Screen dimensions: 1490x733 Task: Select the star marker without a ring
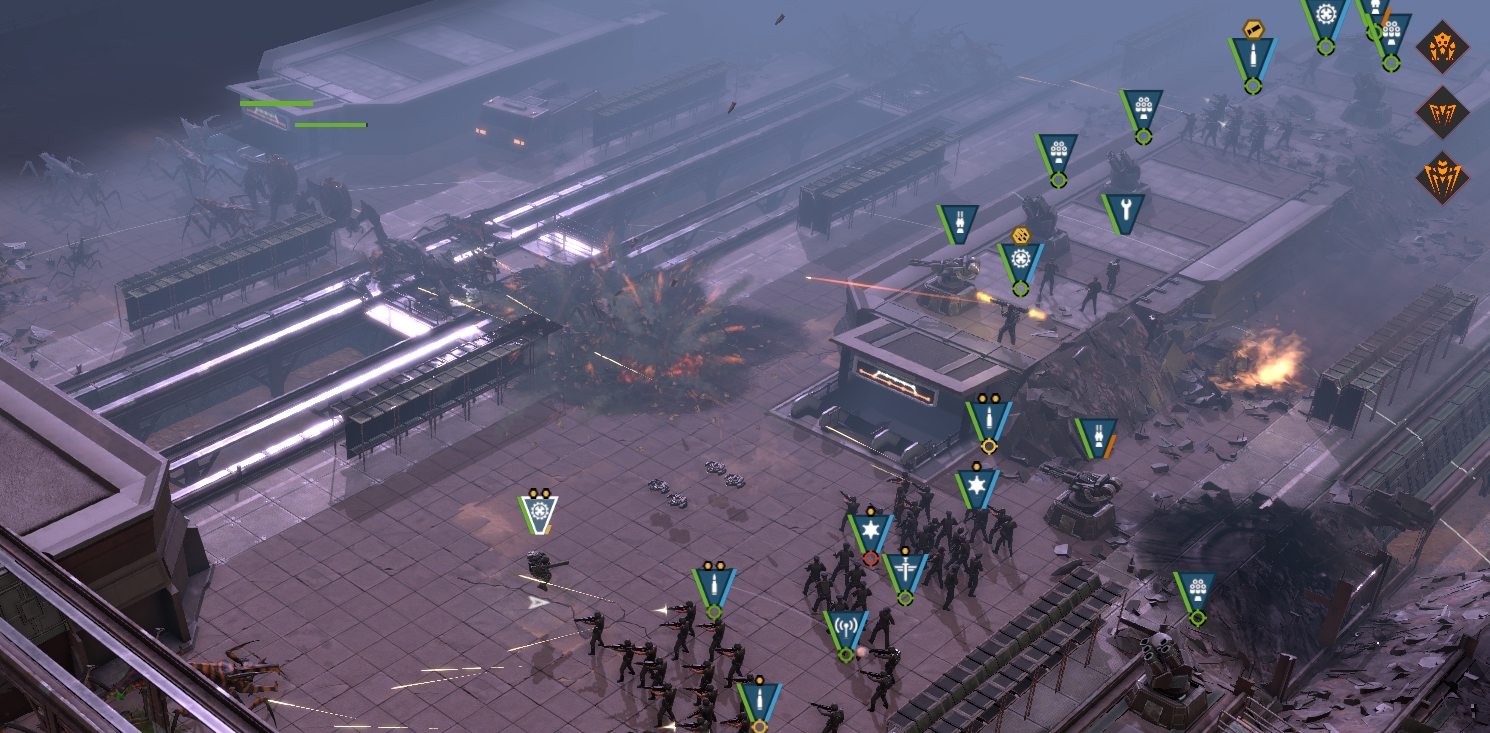(x=976, y=487)
